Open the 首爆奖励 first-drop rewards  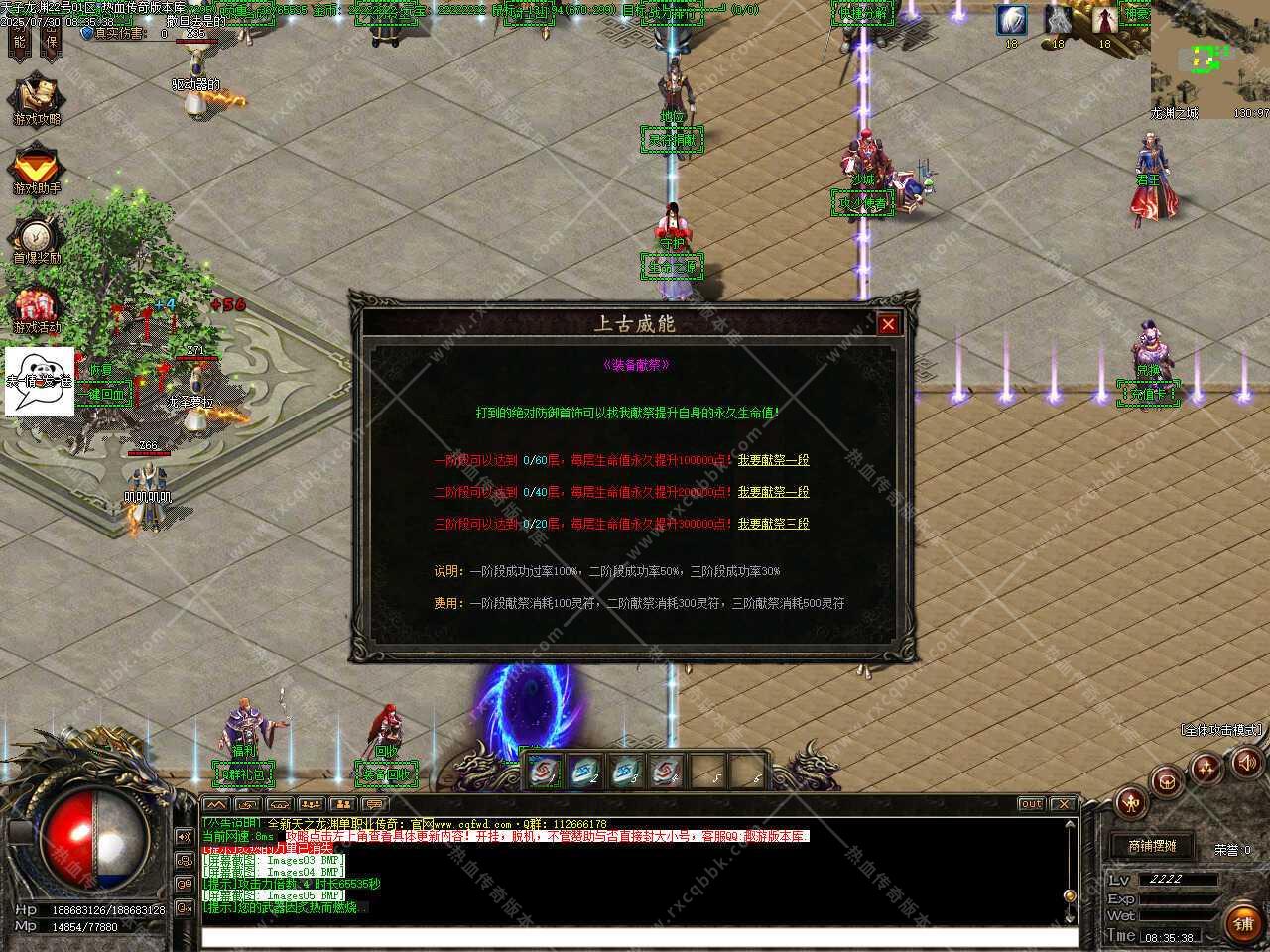tap(36, 239)
